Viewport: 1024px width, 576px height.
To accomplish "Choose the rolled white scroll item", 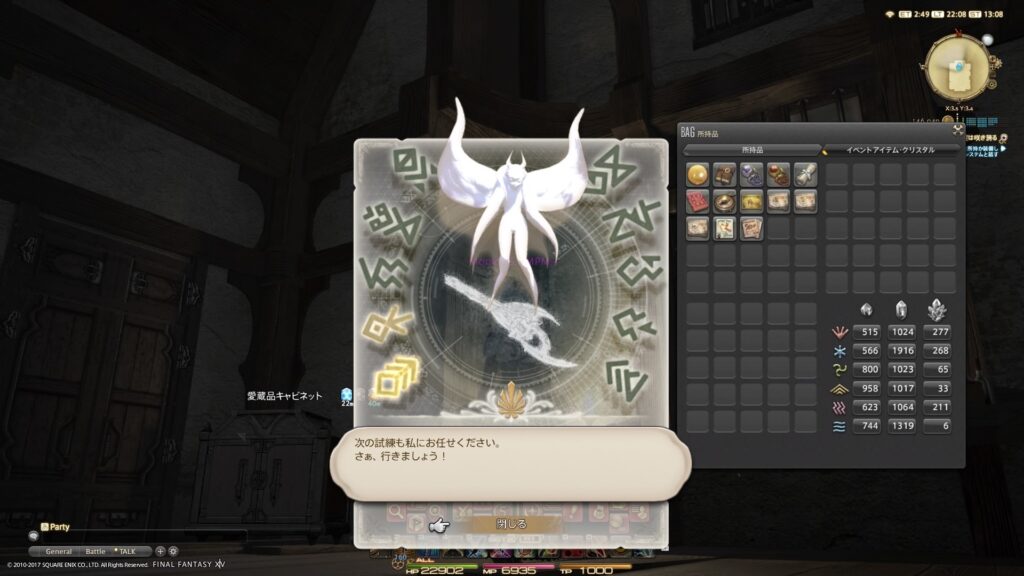I will point(805,174).
